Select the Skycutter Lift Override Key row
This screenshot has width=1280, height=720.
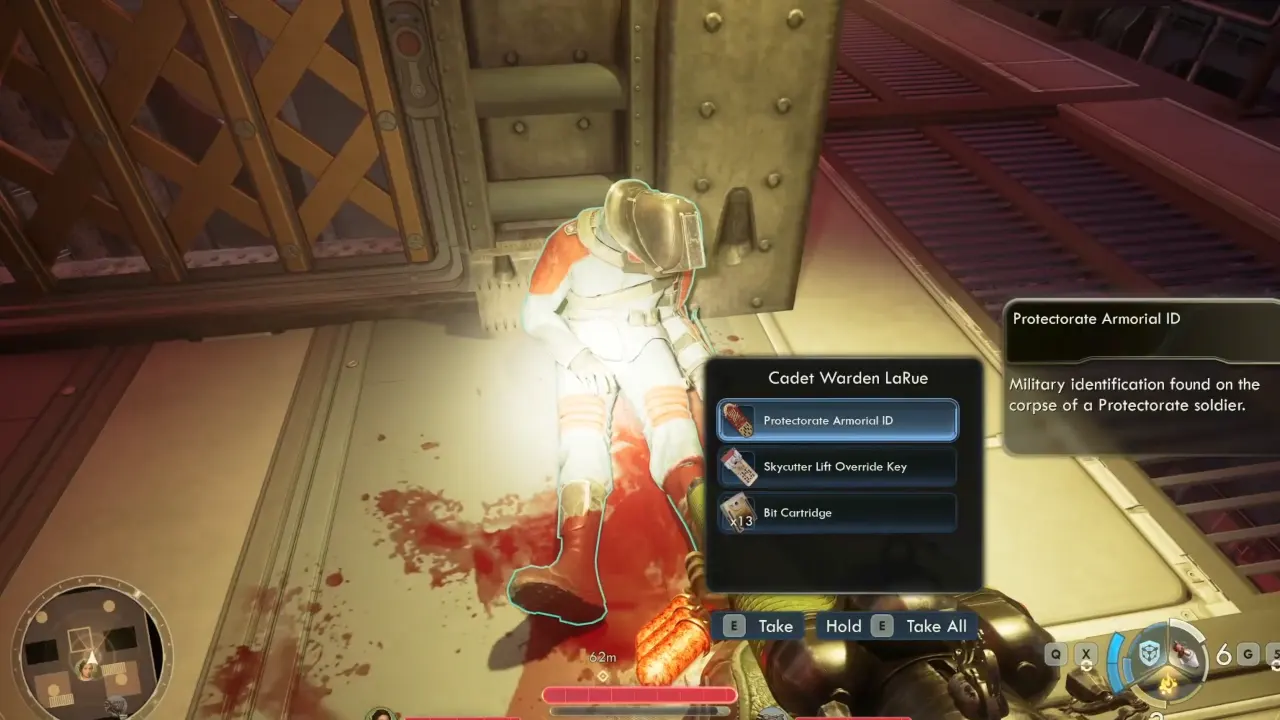pyautogui.click(x=837, y=467)
